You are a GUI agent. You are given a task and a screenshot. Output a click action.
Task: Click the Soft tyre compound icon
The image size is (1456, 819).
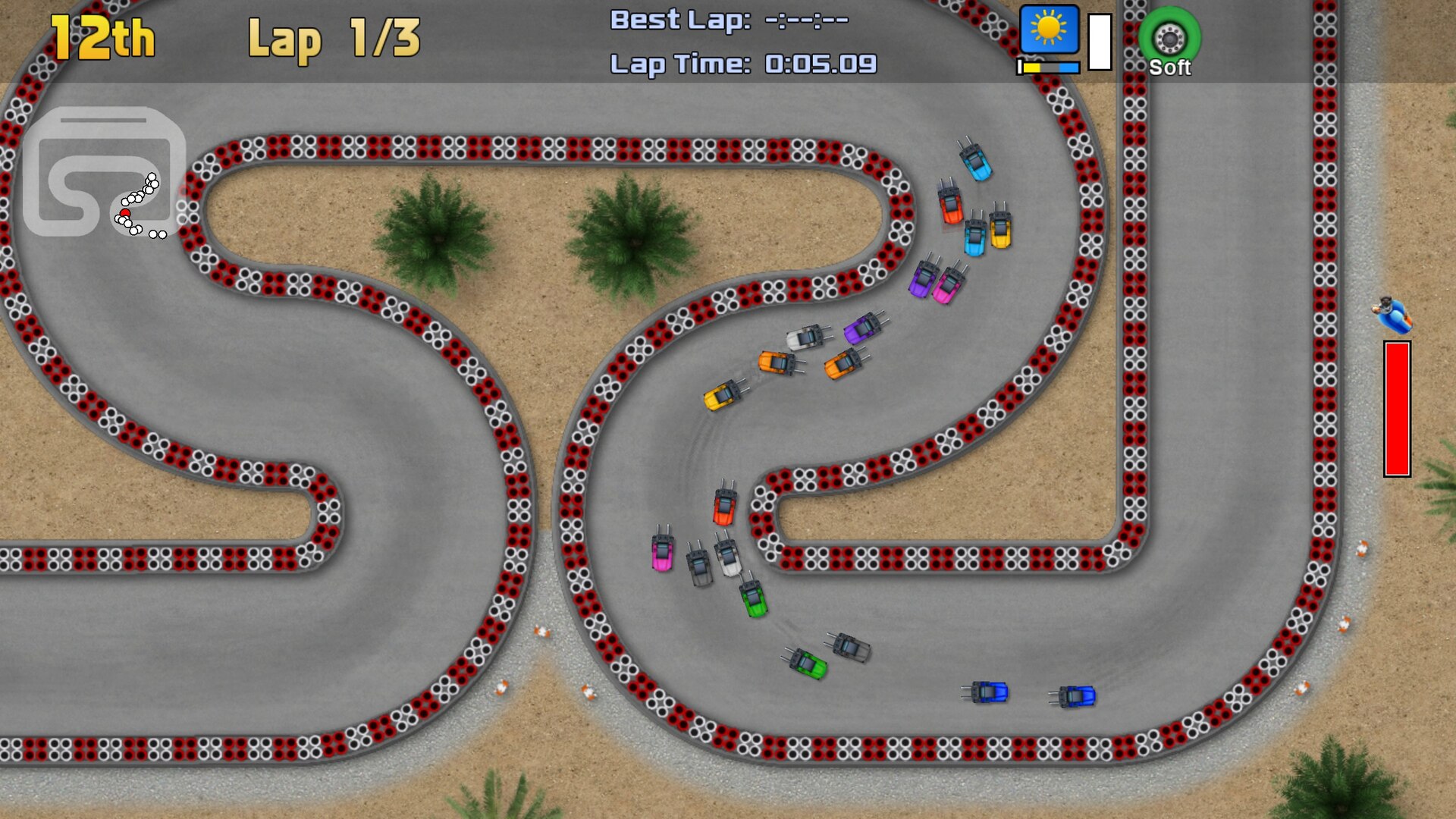(x=1169, y=38)
